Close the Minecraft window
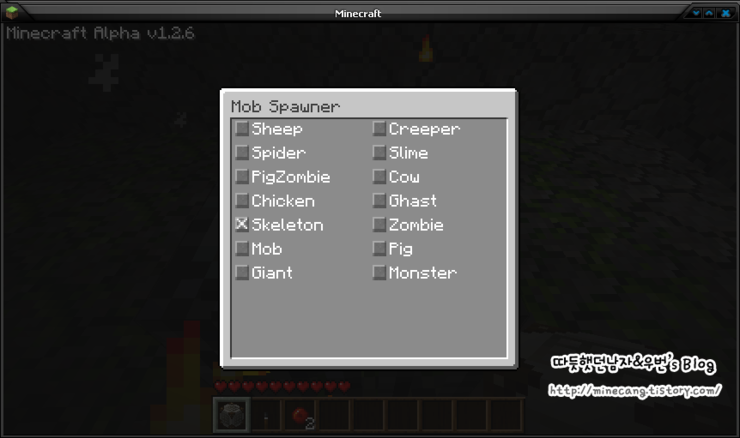Image resolution: width=740 pixels, height=438 pixels. (x=725, y=13)
